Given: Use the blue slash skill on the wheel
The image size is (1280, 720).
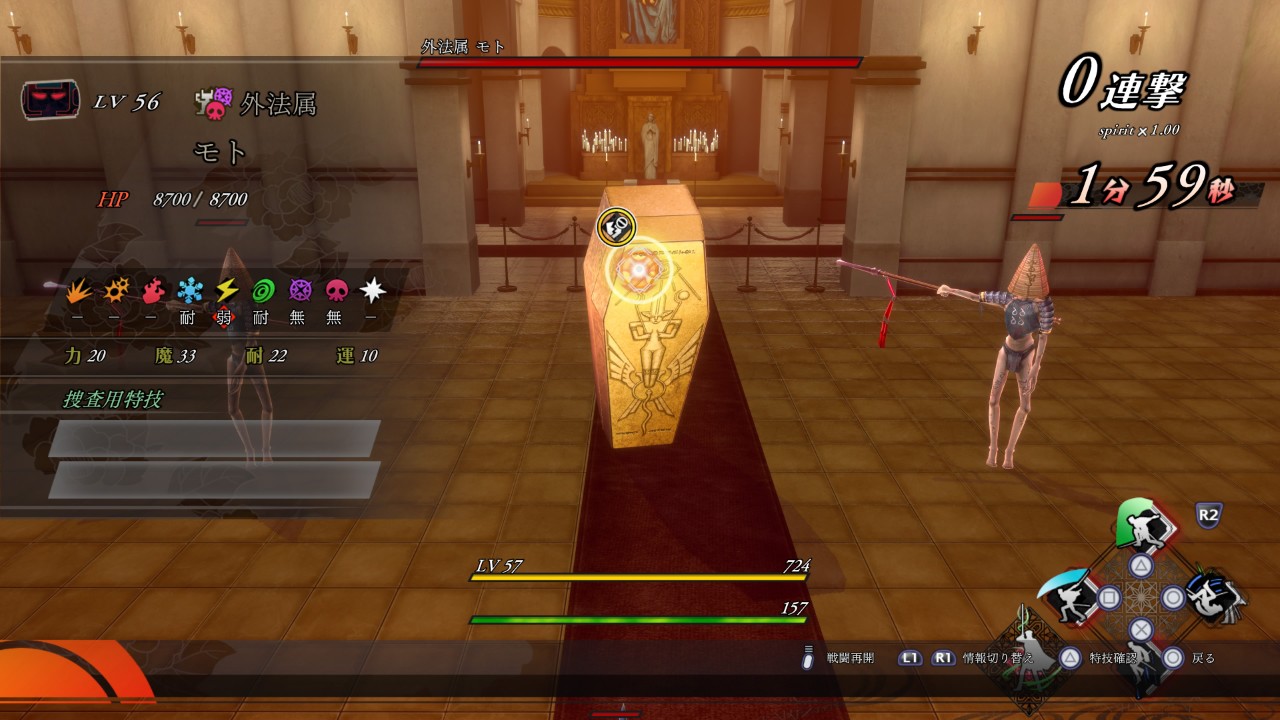Looking at the screenshot, I should (1066, 596).
